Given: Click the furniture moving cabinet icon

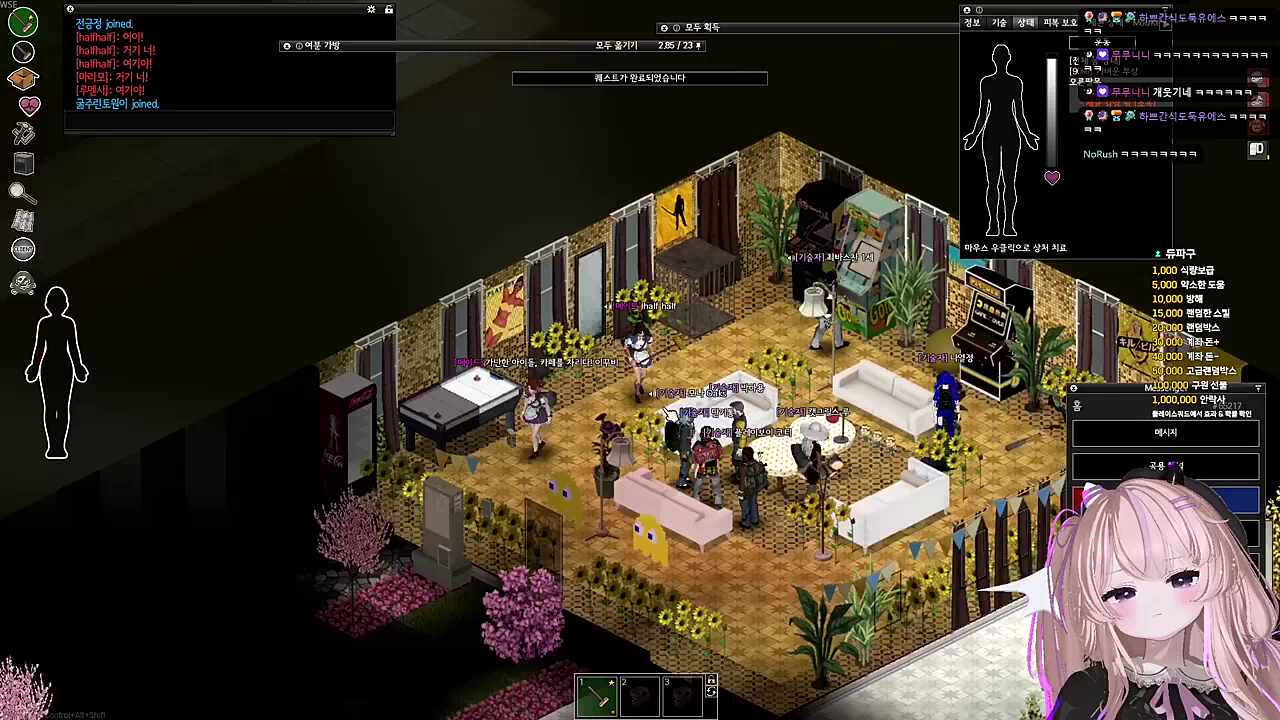Looking at the screenshot, I should pos(24,163).
